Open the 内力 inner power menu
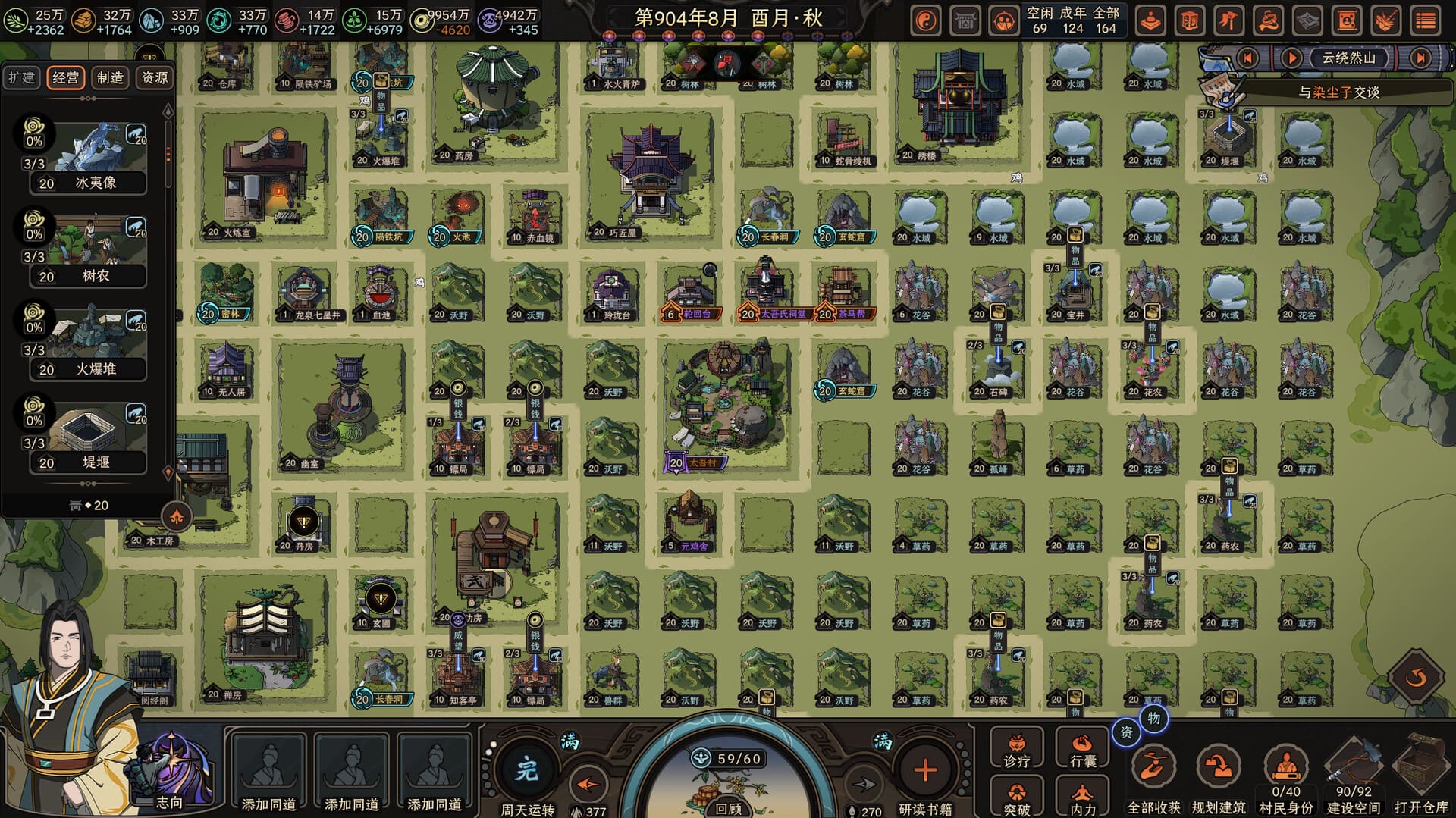 coord(1082,798)
